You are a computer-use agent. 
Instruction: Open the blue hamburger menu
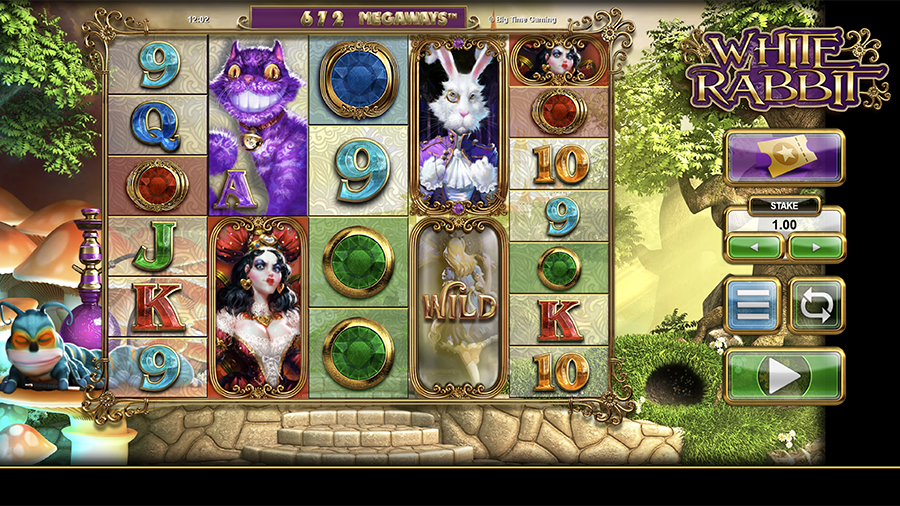click(x=752, y=305)
